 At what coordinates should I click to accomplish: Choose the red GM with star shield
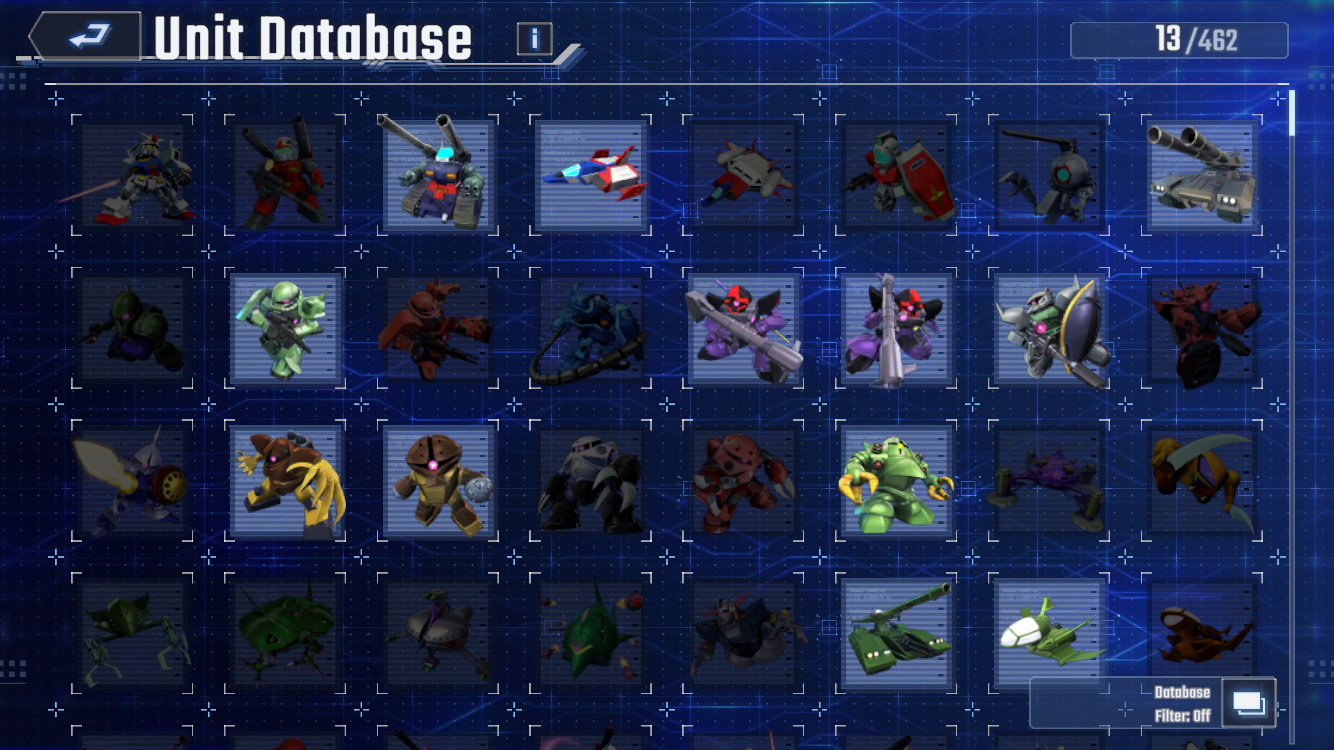click(x=897, y=176)
